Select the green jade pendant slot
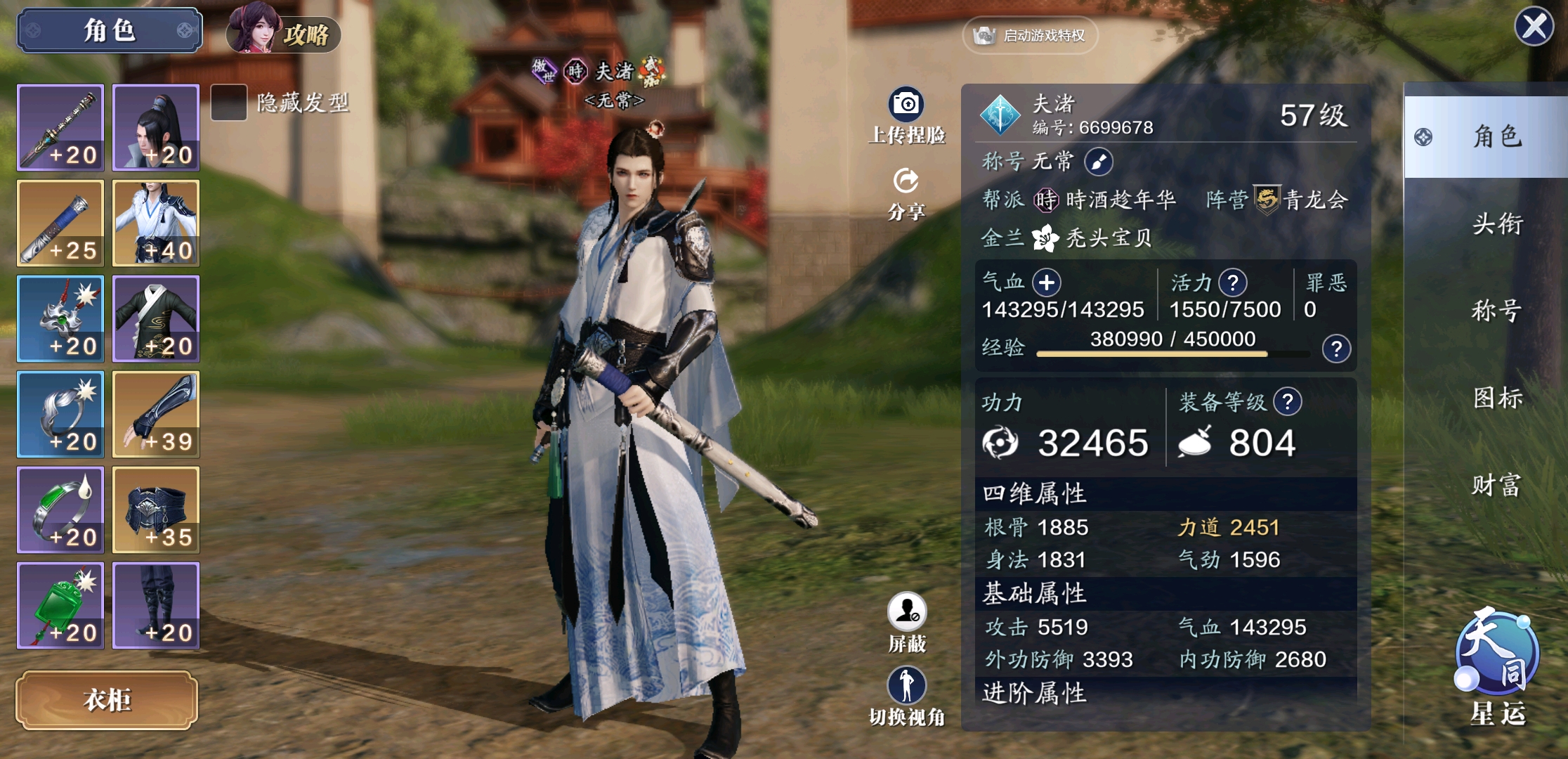The image size is (1568, 759). (x=61, y=605)
